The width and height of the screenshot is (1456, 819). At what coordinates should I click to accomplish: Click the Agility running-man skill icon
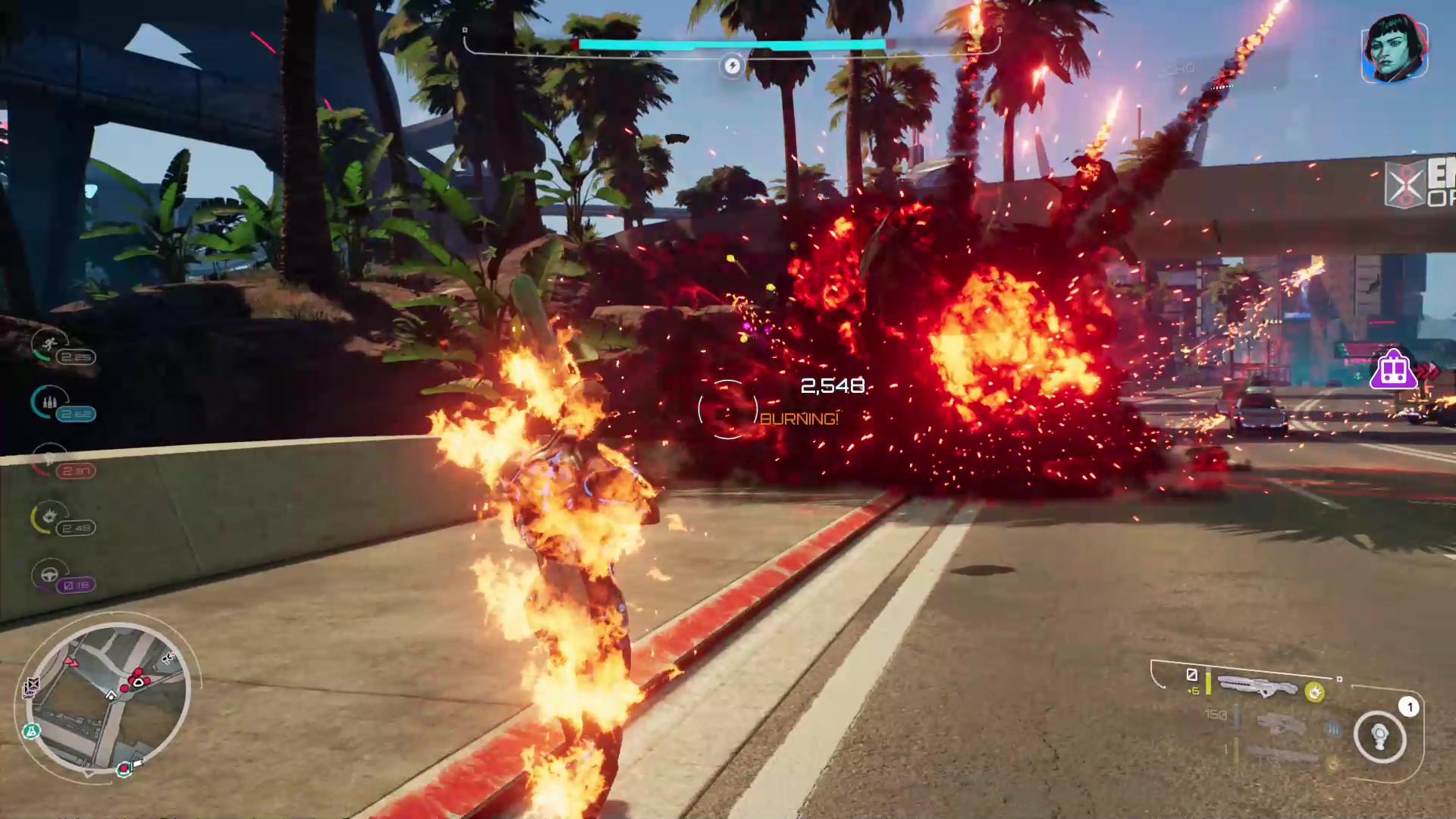49,345
